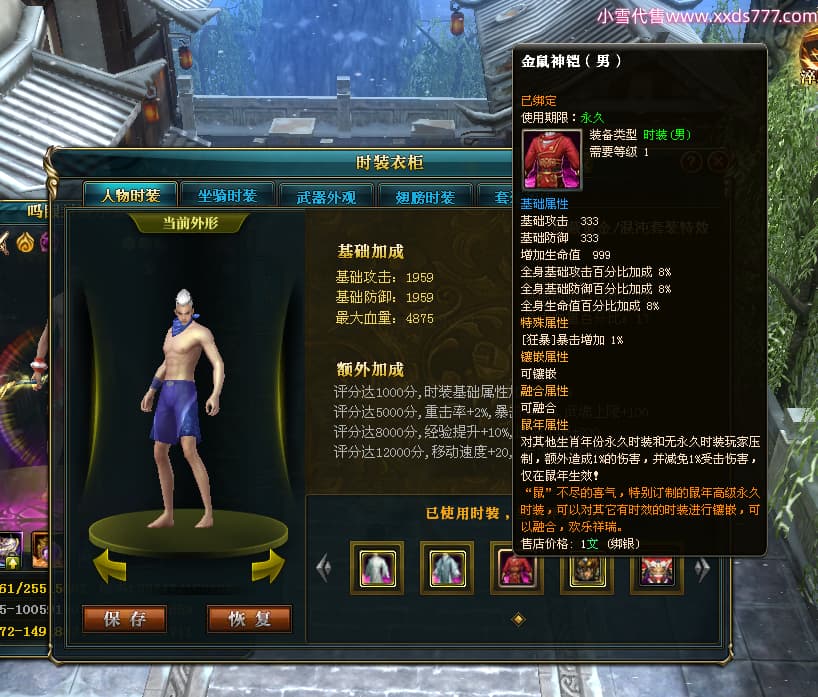This screenshot has width=818, height=697.
Task: Pick the golden brown armor fashion slot
Action: pos(587,569)
